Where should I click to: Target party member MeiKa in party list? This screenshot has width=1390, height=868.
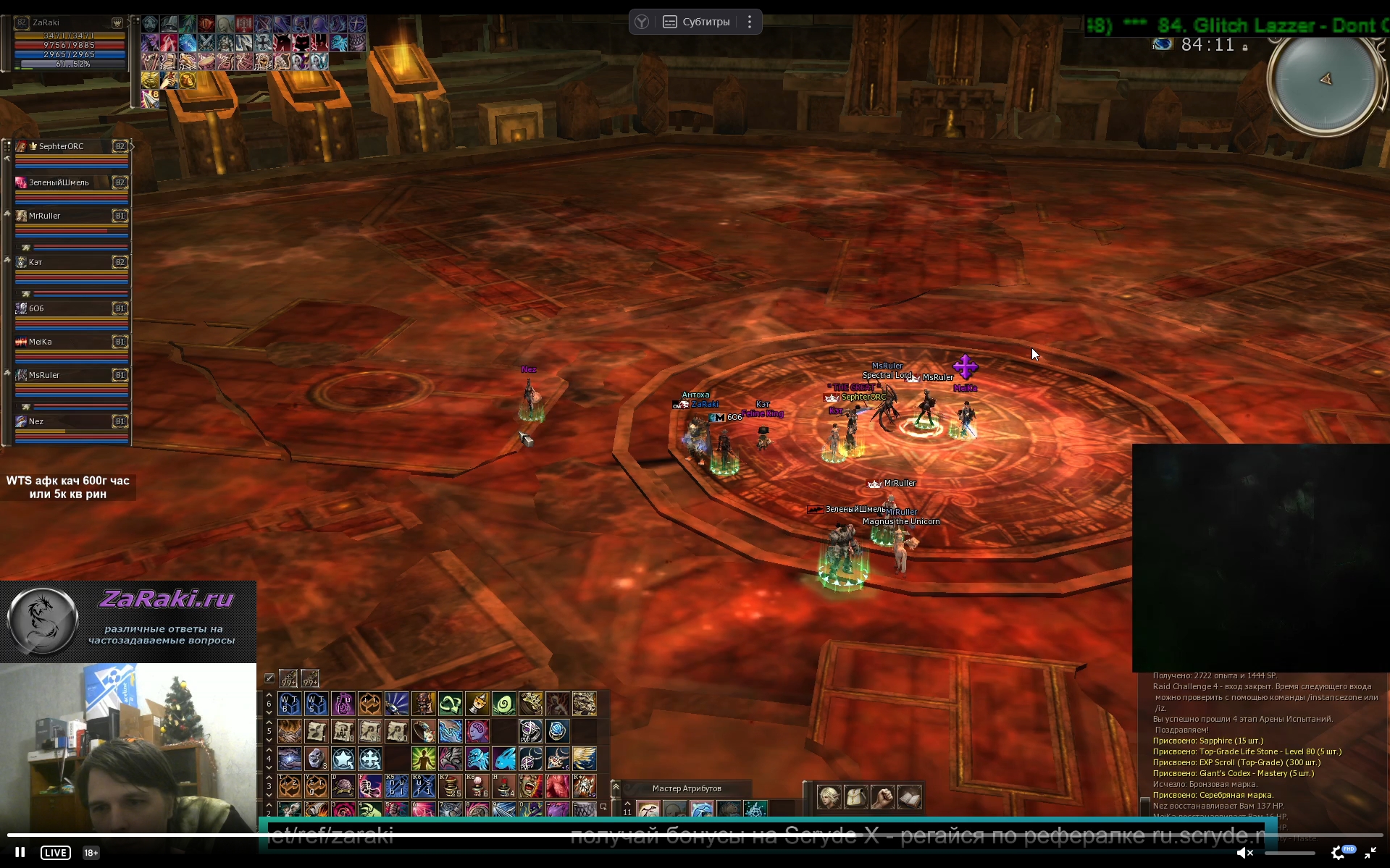coord(71,342)
